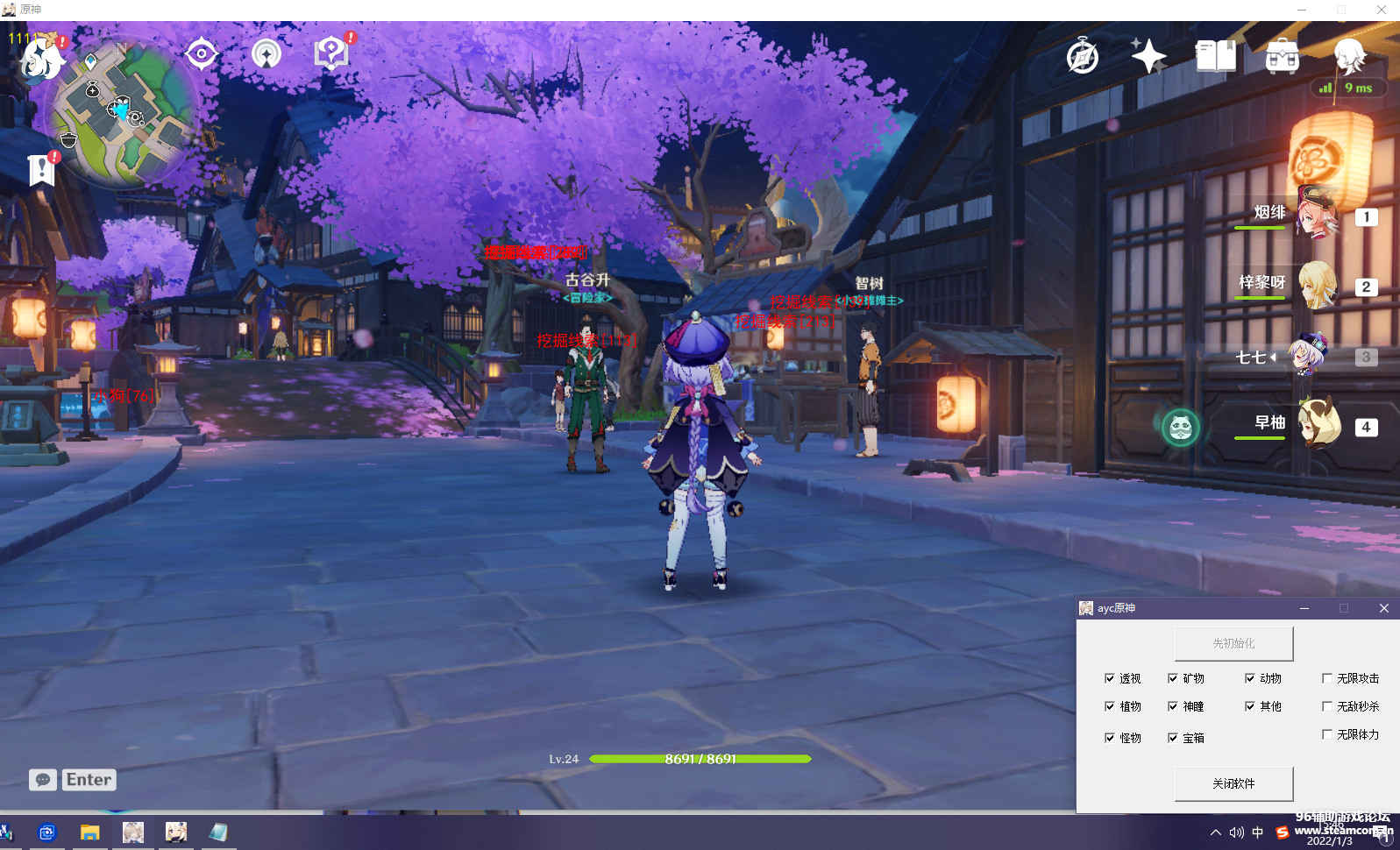
Task: Open the chat box speech bubble
Action: [x=43, y=780]
